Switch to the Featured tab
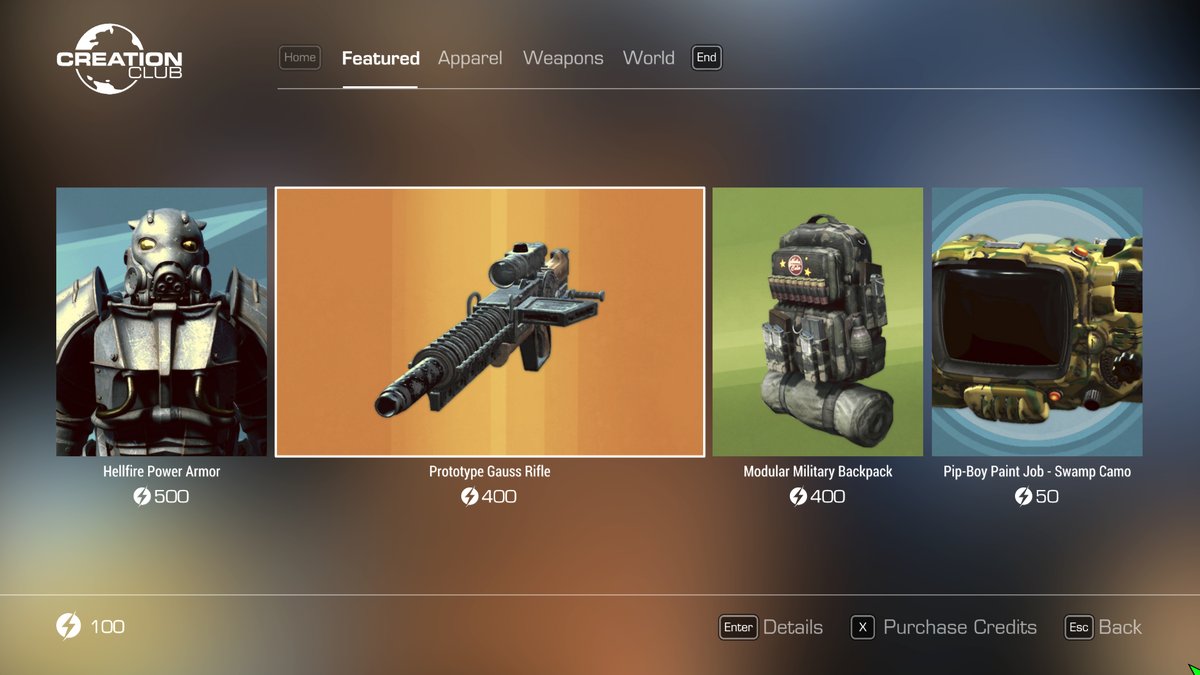This screenshot has width=1200, height=675. 380,58
